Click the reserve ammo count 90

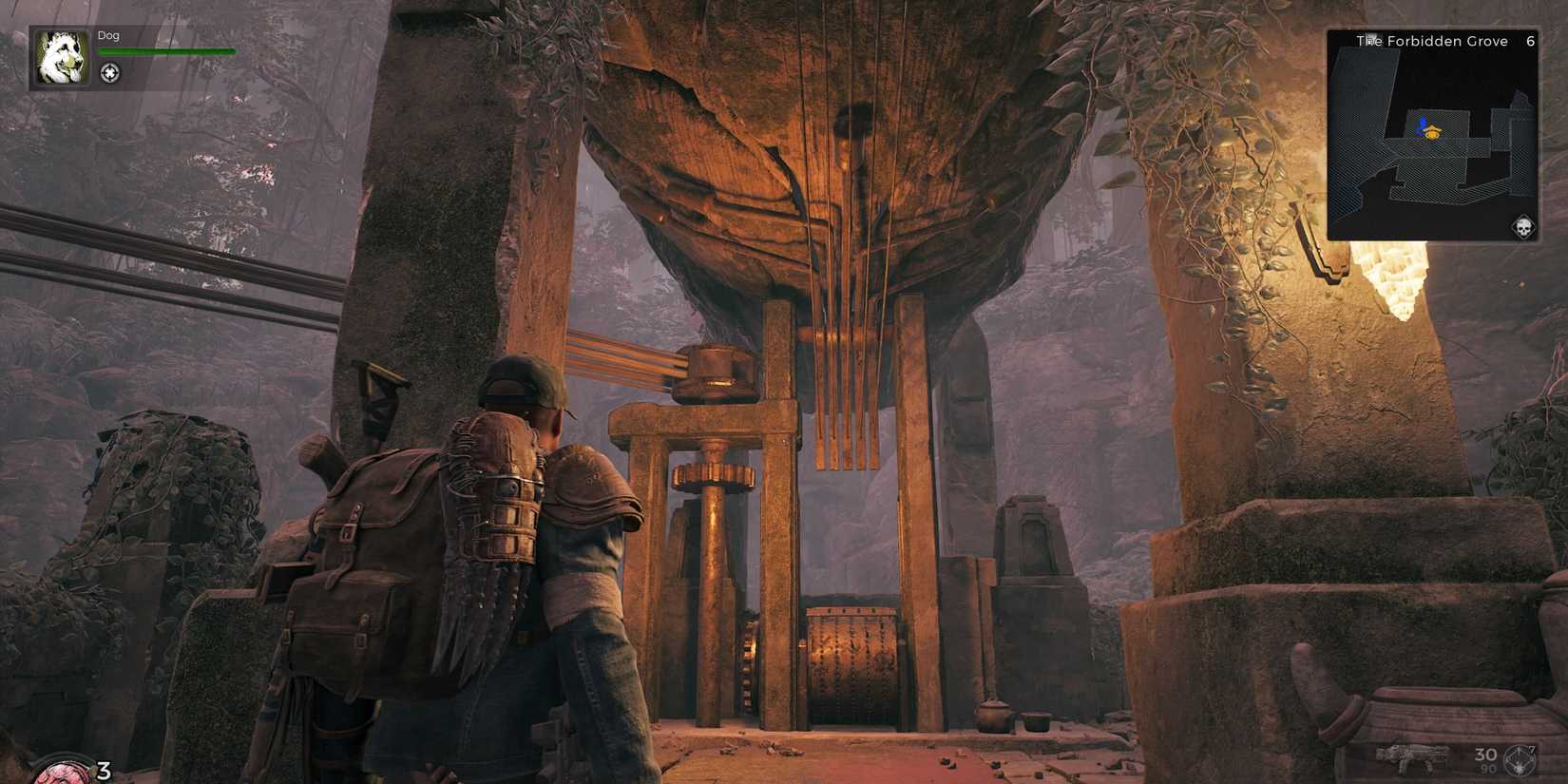coord(1490,768)
